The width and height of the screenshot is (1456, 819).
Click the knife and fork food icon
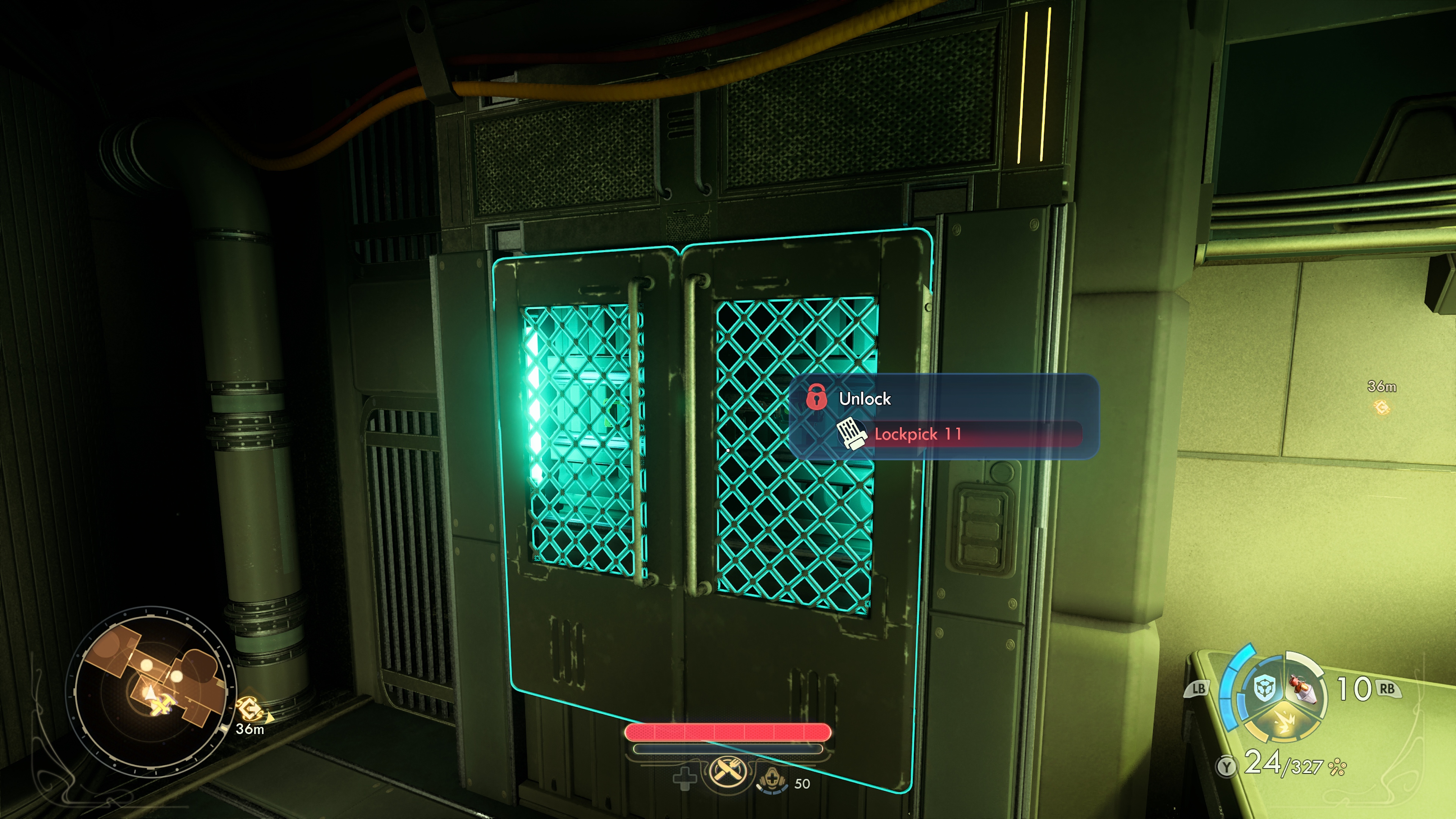(726, 771)
